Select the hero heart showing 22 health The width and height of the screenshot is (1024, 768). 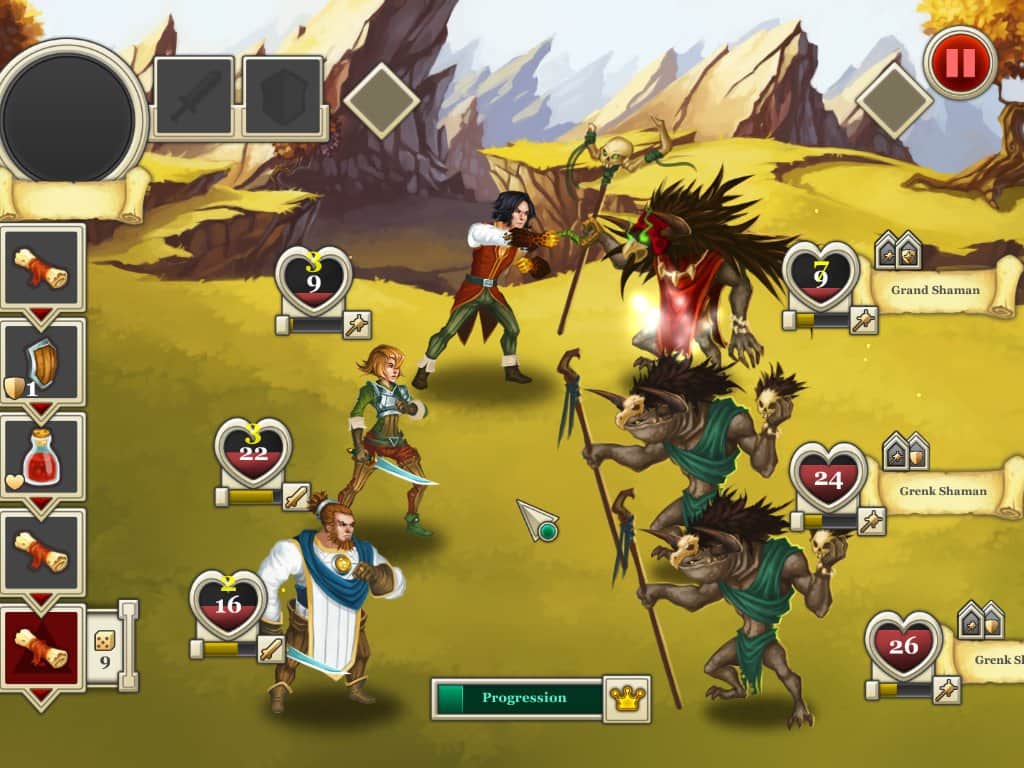(x=253, y=452)
